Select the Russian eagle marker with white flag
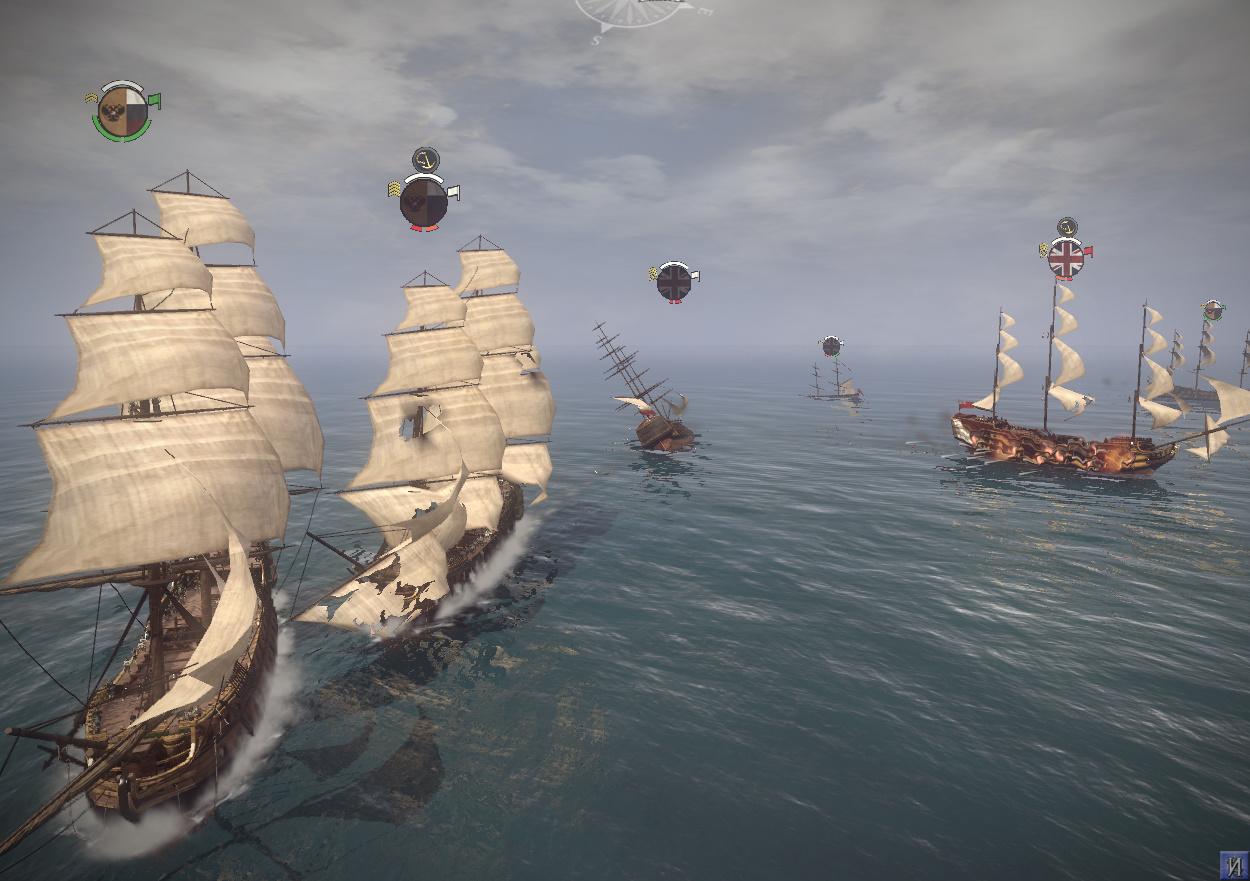Image resolution: width=1250 pixels, height=881 pixels. click(x=423, y=202)
